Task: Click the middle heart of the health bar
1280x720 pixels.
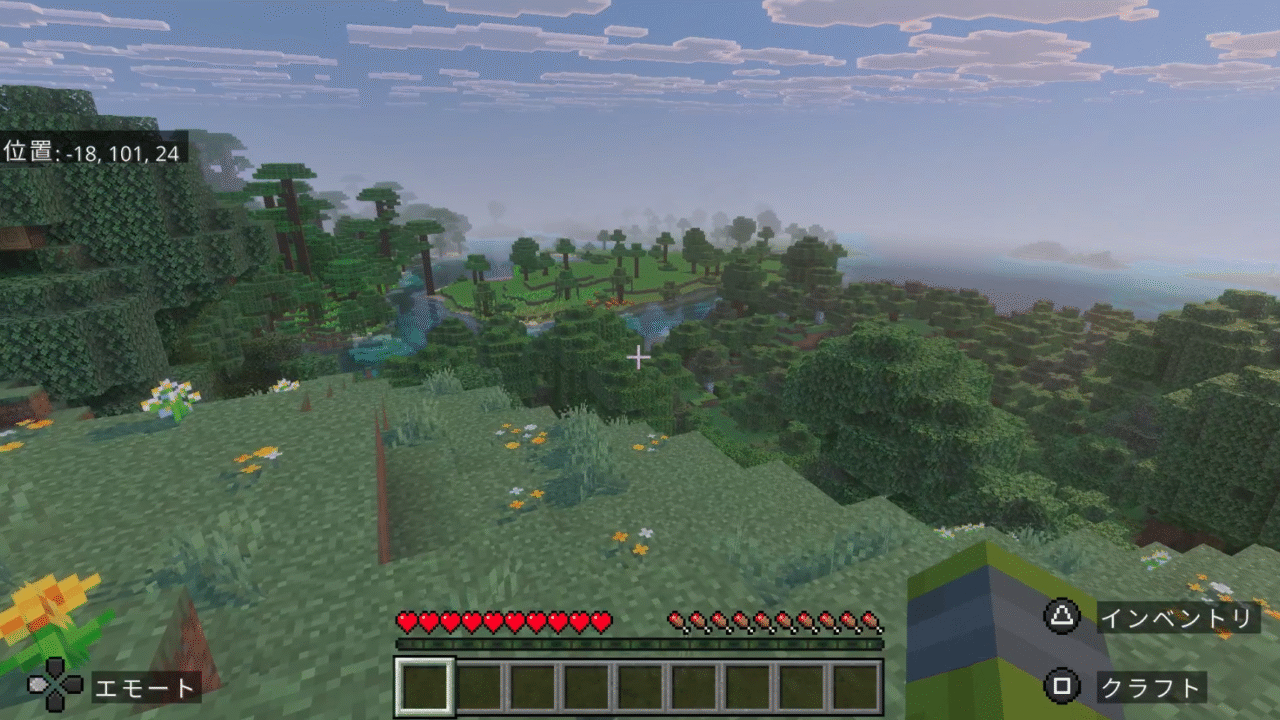Action: click(503, 622)
